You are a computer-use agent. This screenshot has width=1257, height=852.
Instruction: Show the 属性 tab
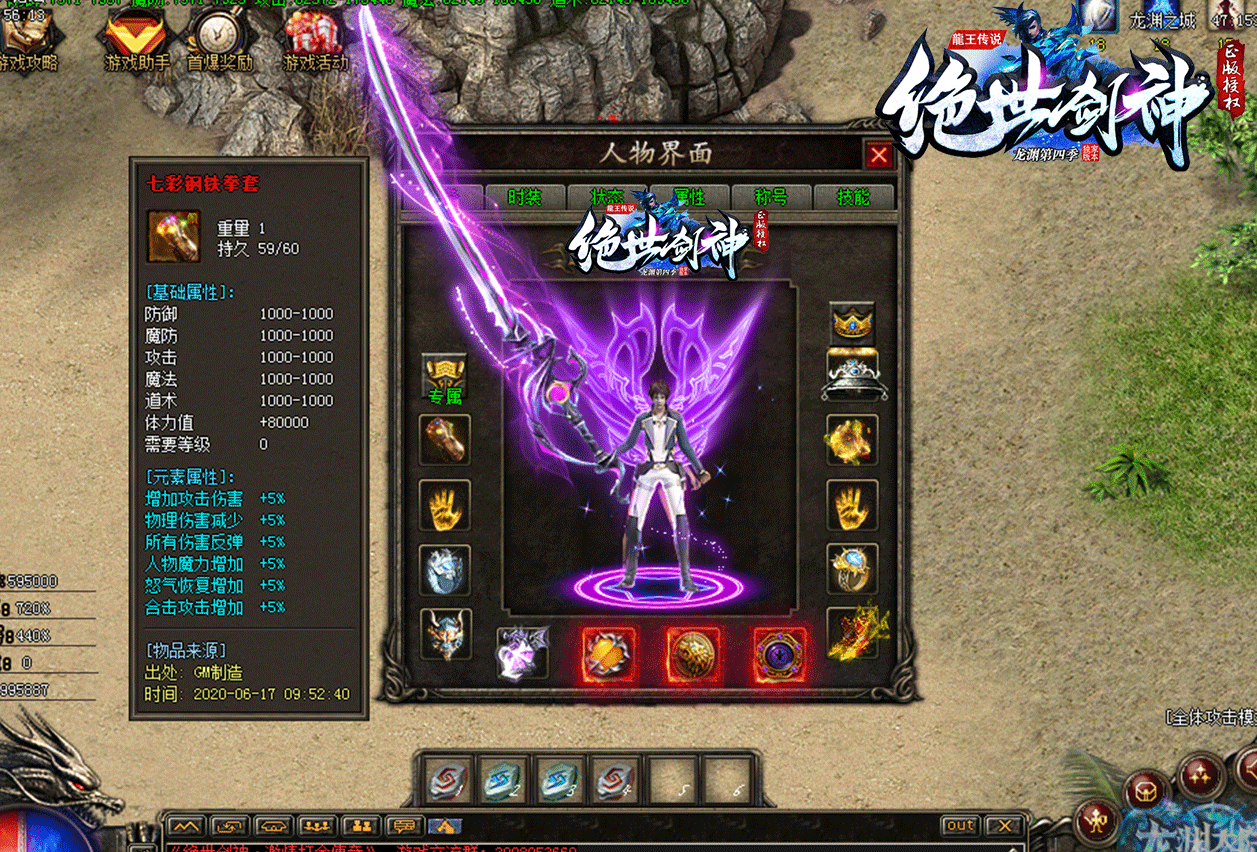(x=689, y=197)
